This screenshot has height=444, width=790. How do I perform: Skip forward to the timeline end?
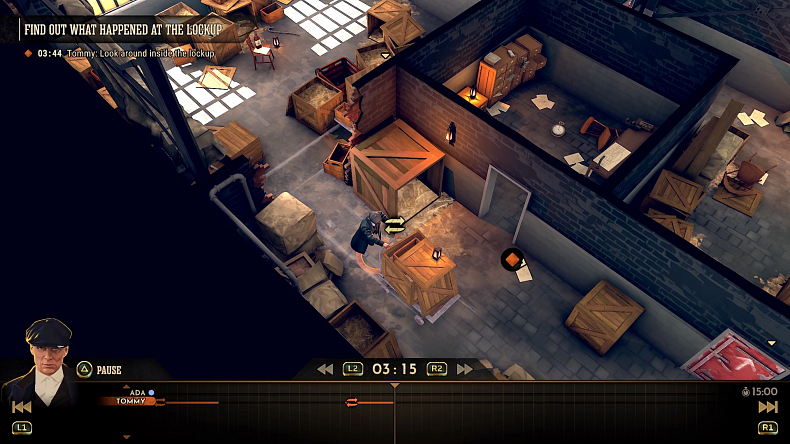(768, 407)
